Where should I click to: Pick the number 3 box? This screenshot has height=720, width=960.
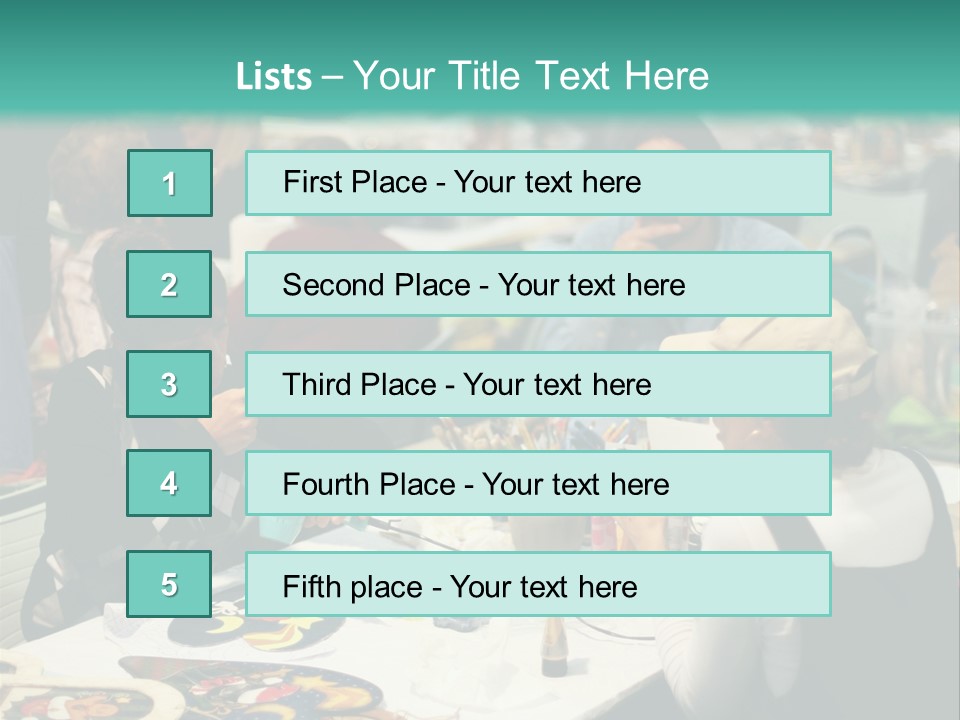(x=169, y=384)
